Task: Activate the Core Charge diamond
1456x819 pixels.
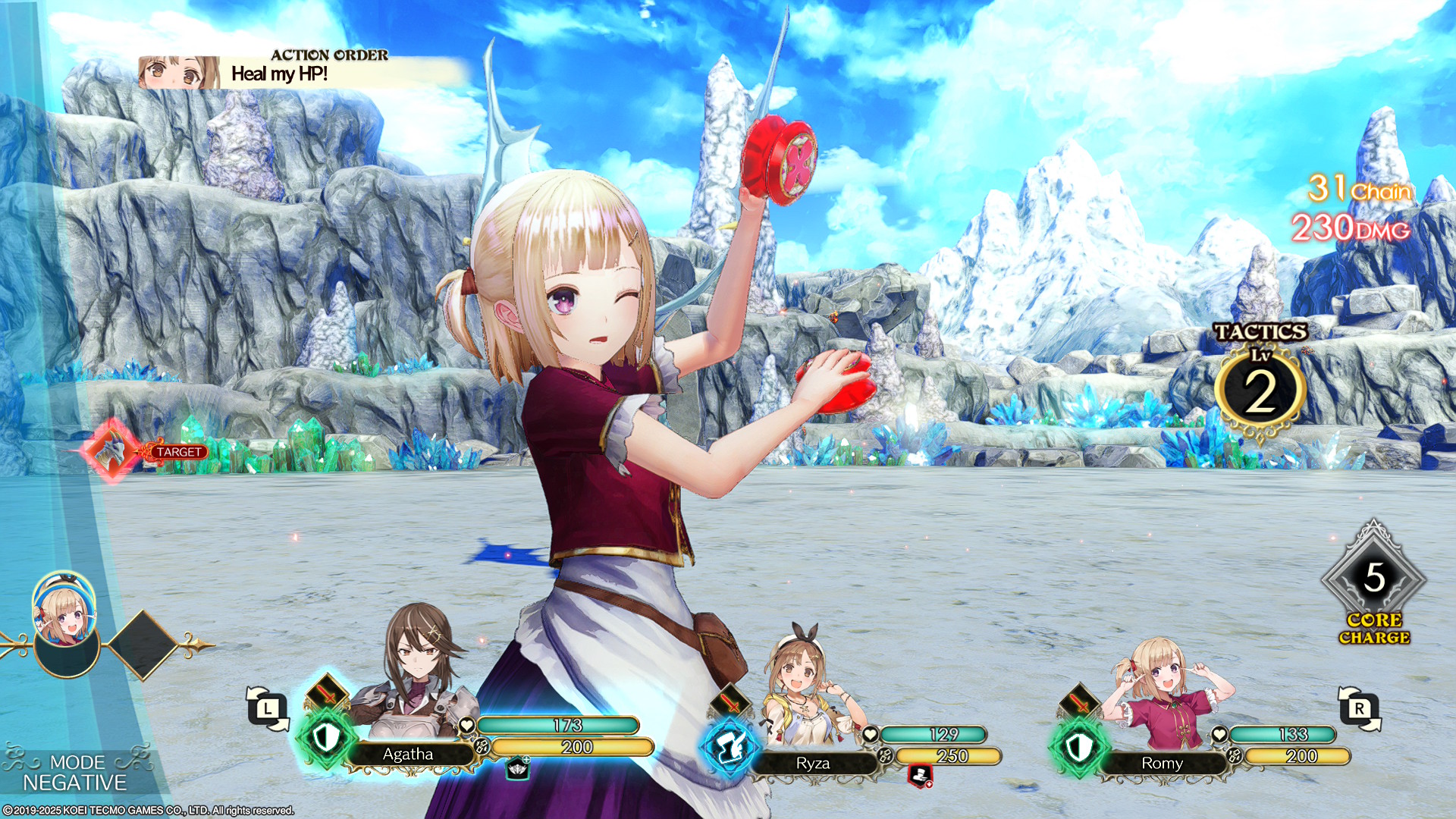Action: pyautogui.click(x=1373, y=579)
